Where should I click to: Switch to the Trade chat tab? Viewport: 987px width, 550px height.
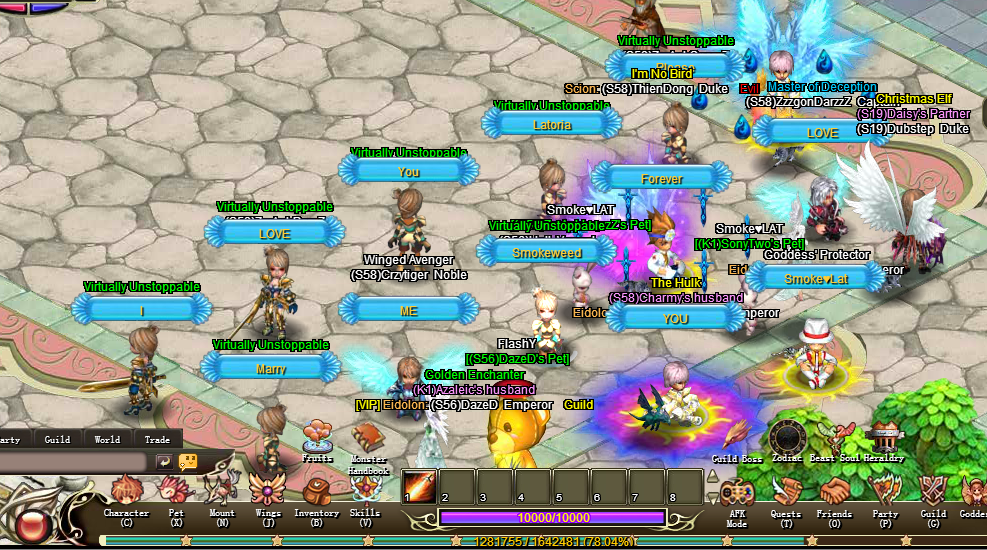(157, 439)
